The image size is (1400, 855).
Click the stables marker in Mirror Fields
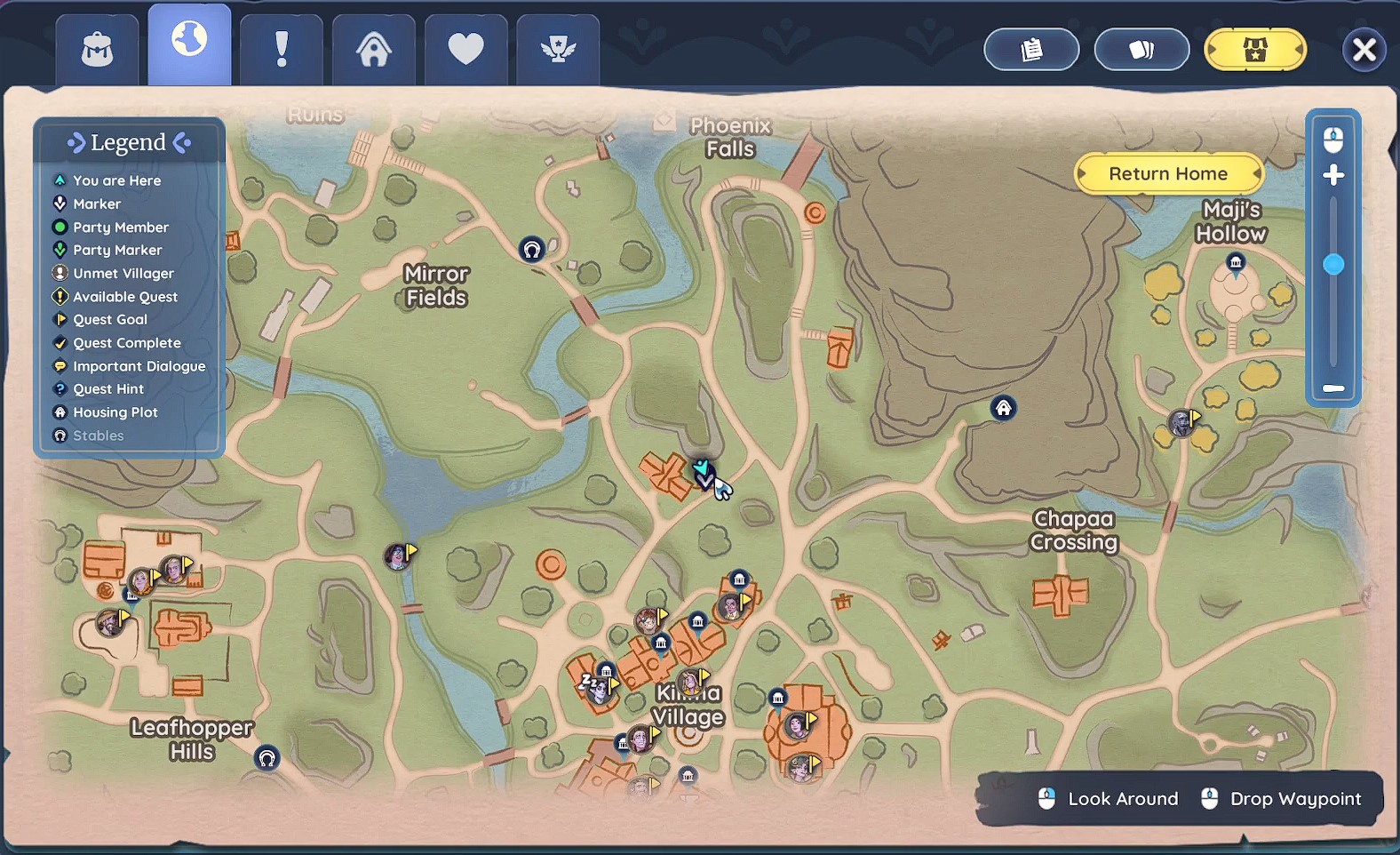(x=531, y=250)
